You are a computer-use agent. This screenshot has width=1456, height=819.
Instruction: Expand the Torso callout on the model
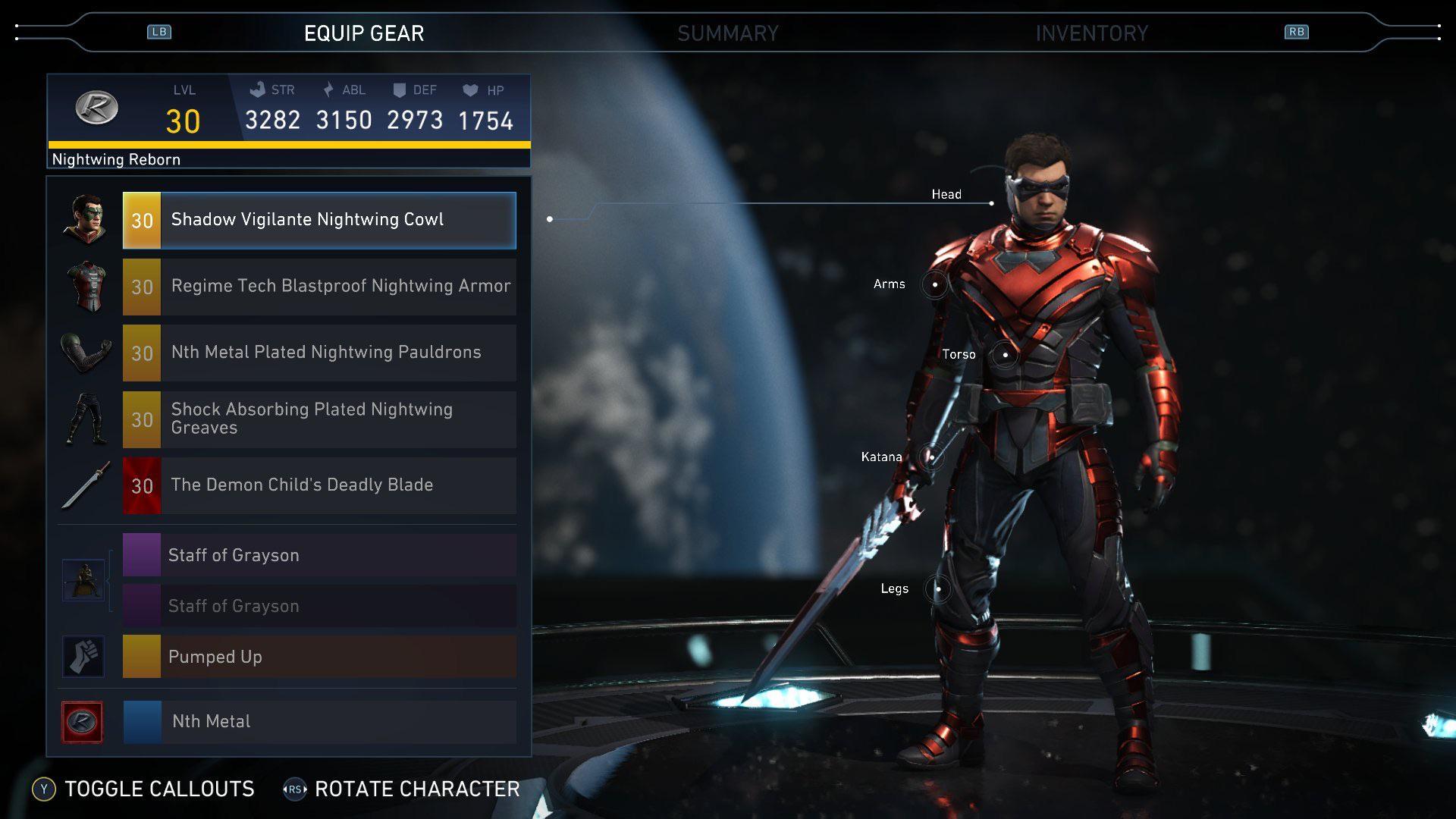click(1006, 354)
